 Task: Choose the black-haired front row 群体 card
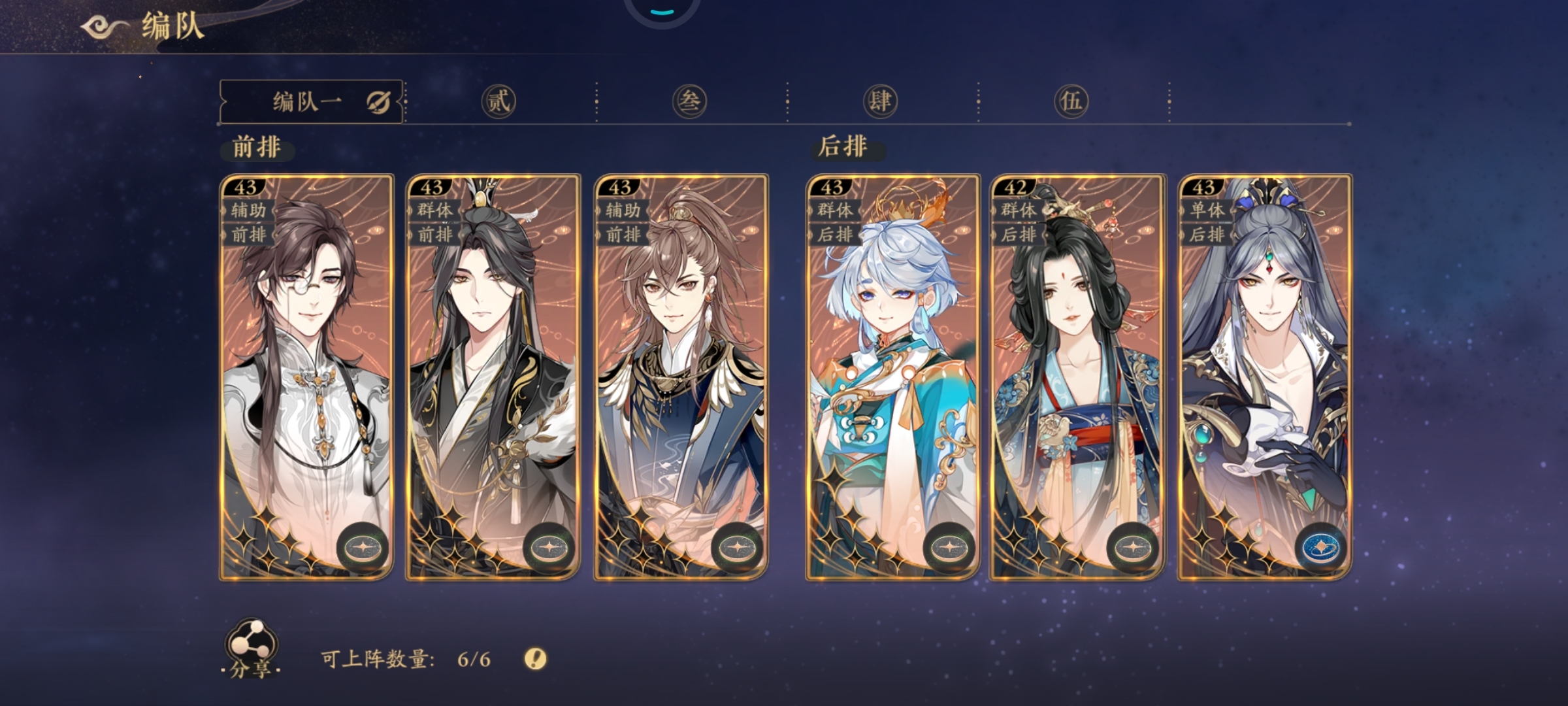[493, 366]
